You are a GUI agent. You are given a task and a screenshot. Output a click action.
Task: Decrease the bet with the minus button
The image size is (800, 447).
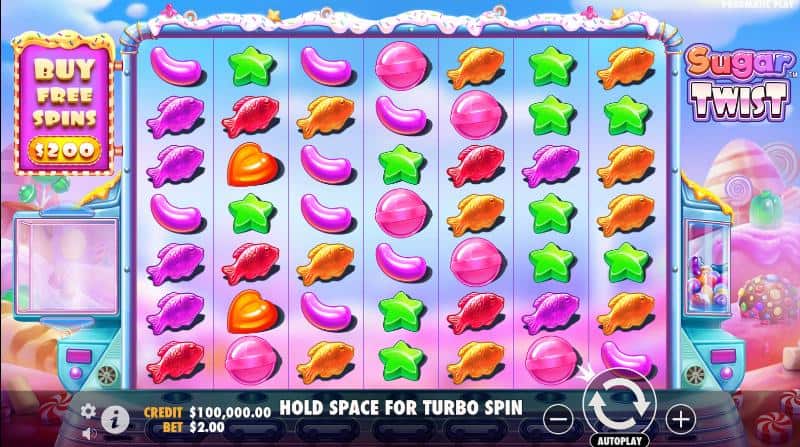click(x=563, y=417)
